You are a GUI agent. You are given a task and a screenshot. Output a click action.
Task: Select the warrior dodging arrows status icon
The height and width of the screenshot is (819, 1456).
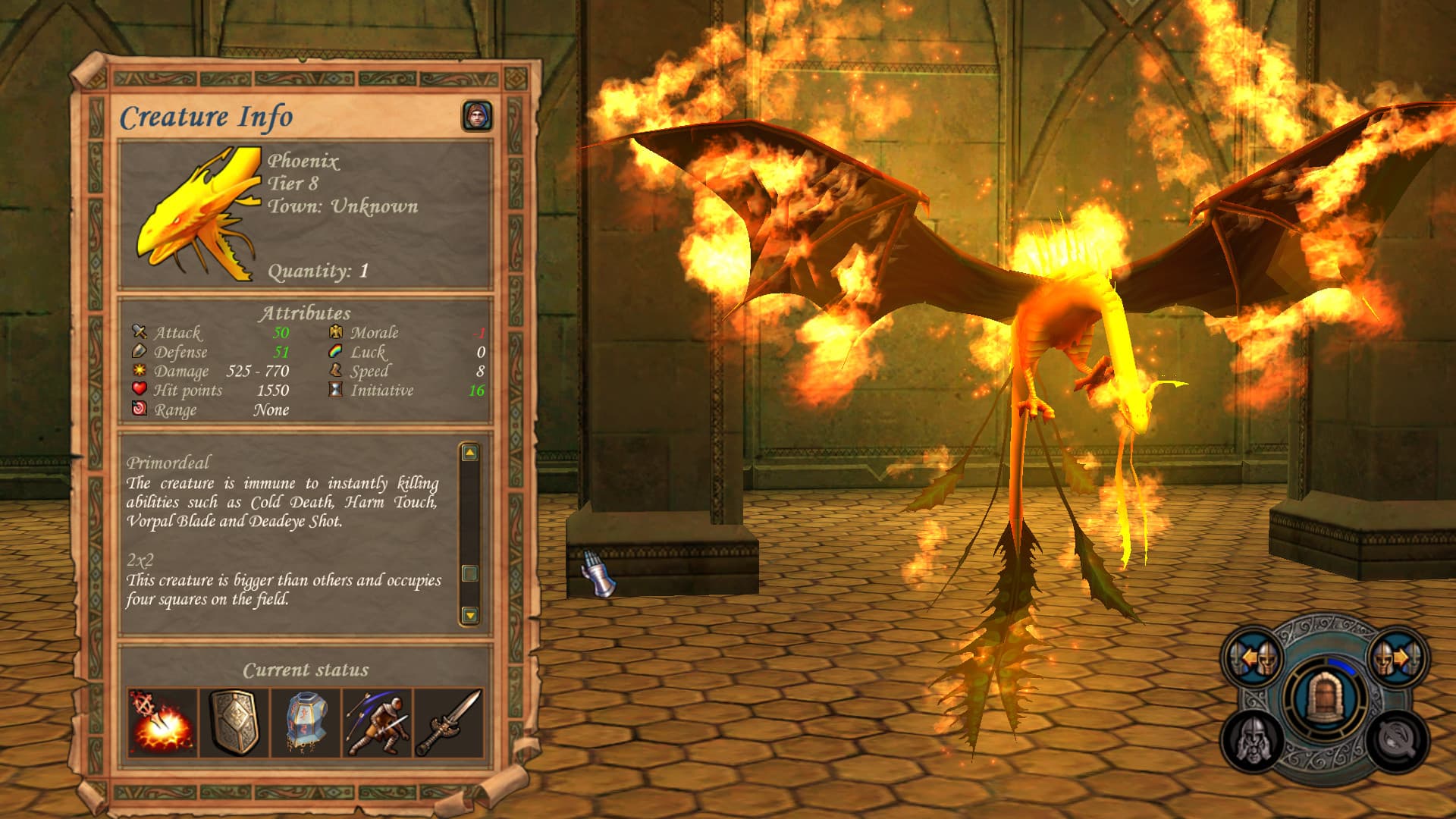[378, 723]
